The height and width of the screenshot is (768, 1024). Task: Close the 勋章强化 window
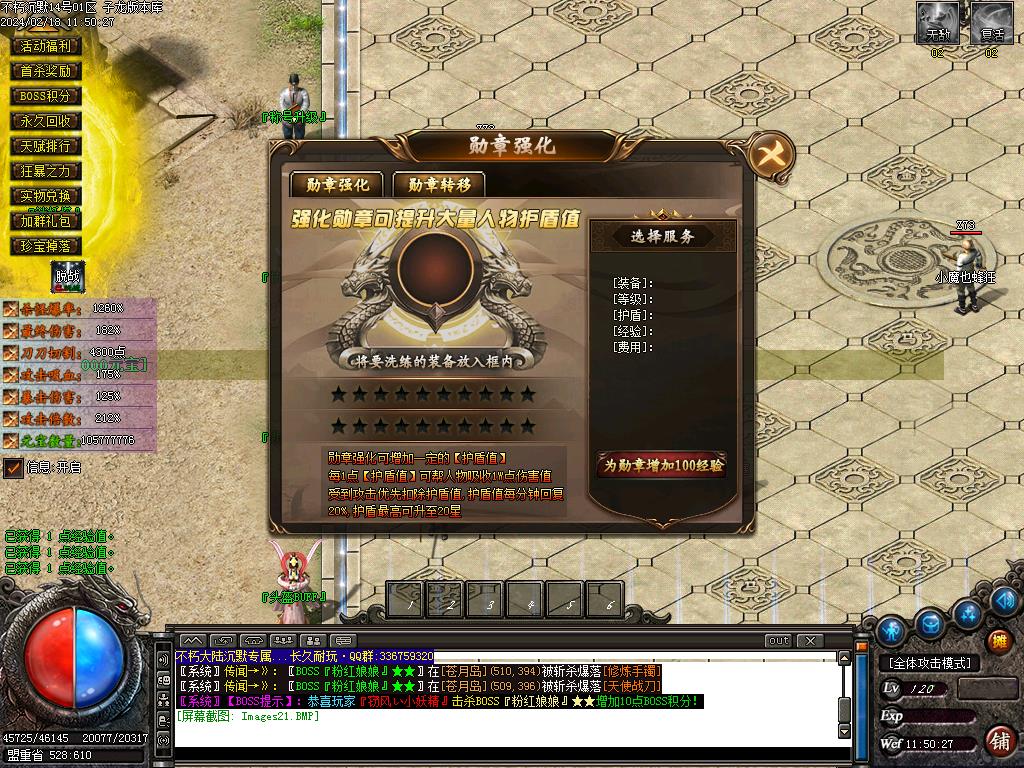click(770, 155)
